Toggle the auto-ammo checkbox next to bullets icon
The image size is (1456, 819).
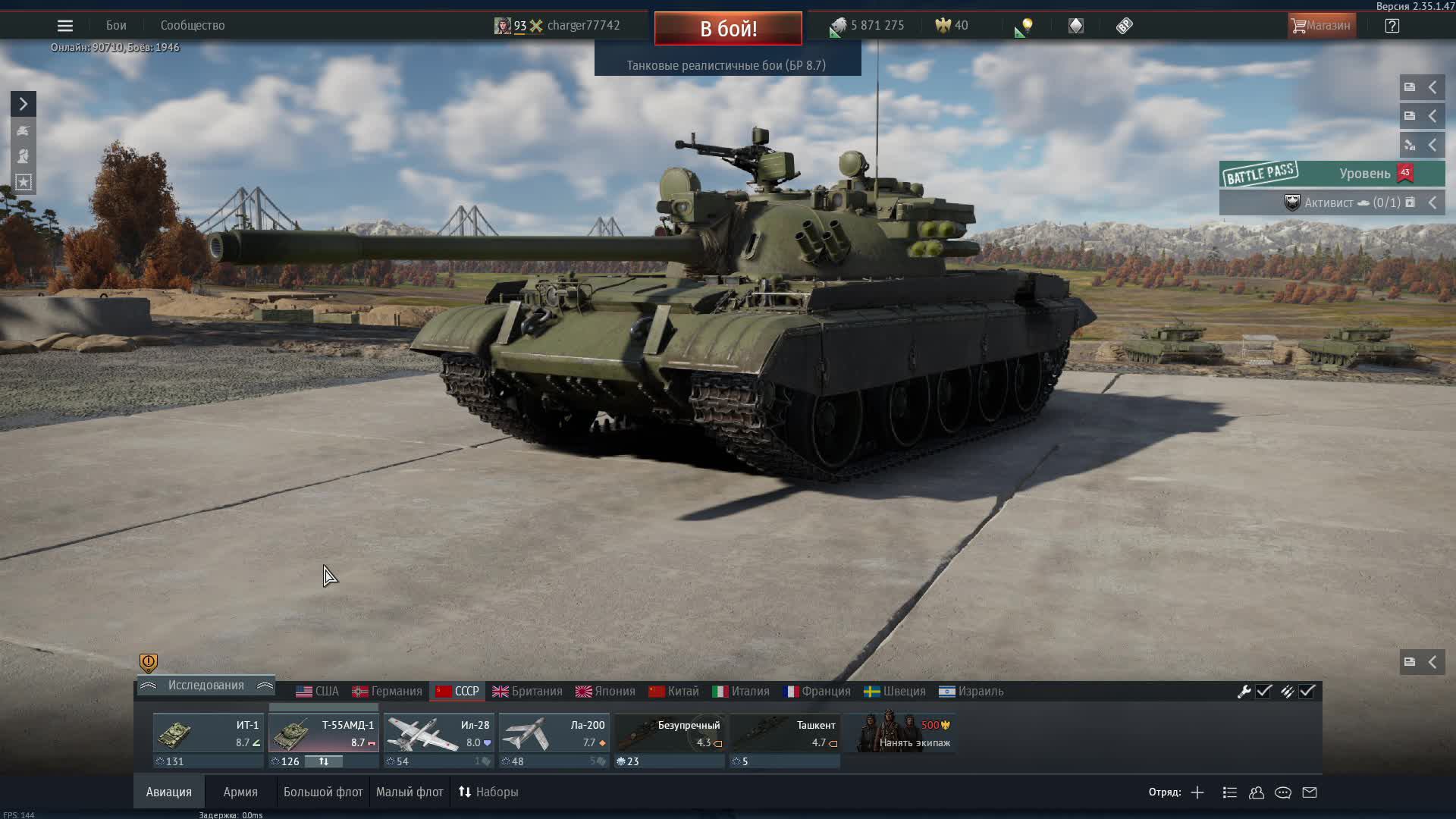(x=1307, y=692)
